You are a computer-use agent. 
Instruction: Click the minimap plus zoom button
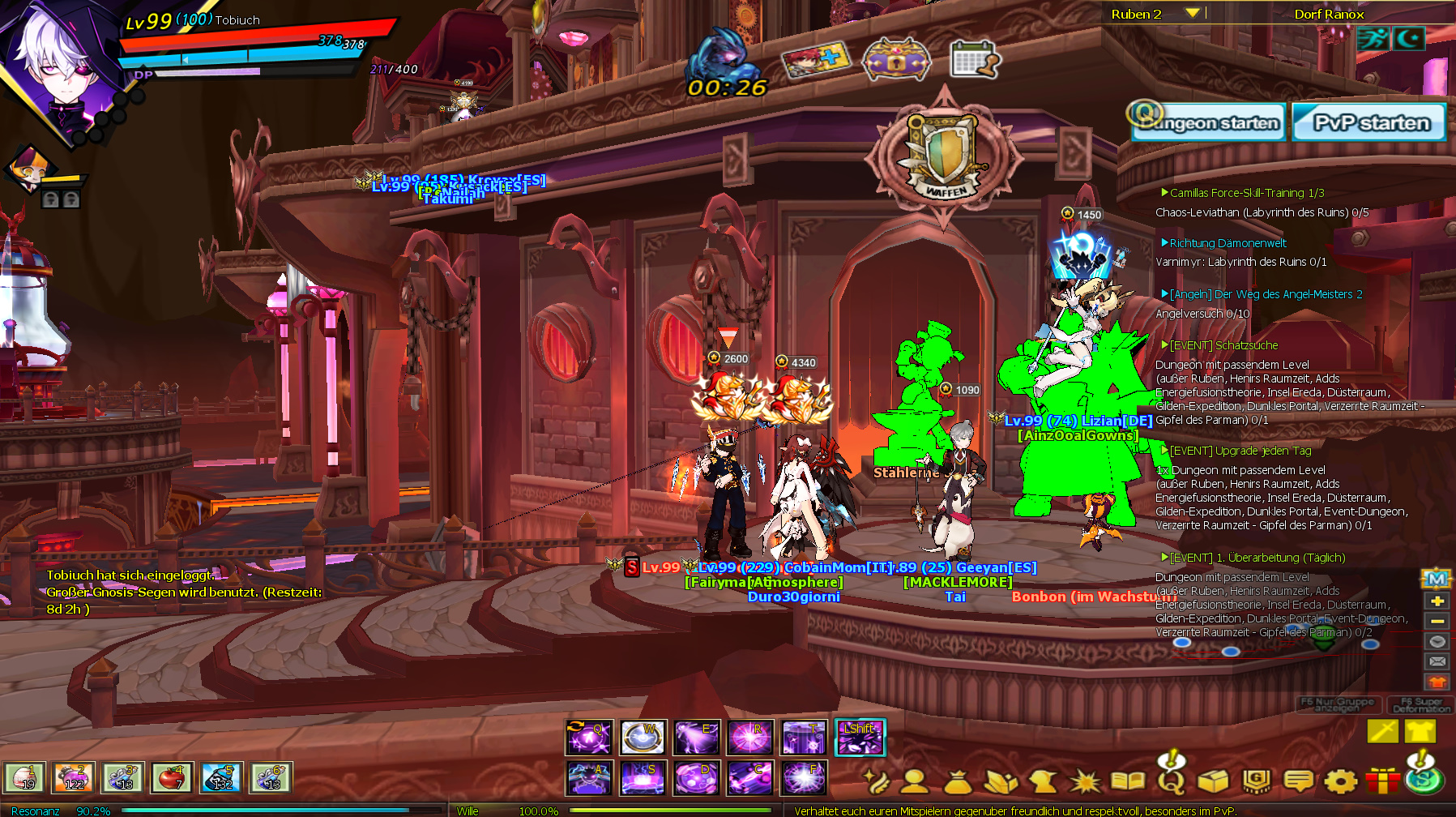[x=1437, y=601]
